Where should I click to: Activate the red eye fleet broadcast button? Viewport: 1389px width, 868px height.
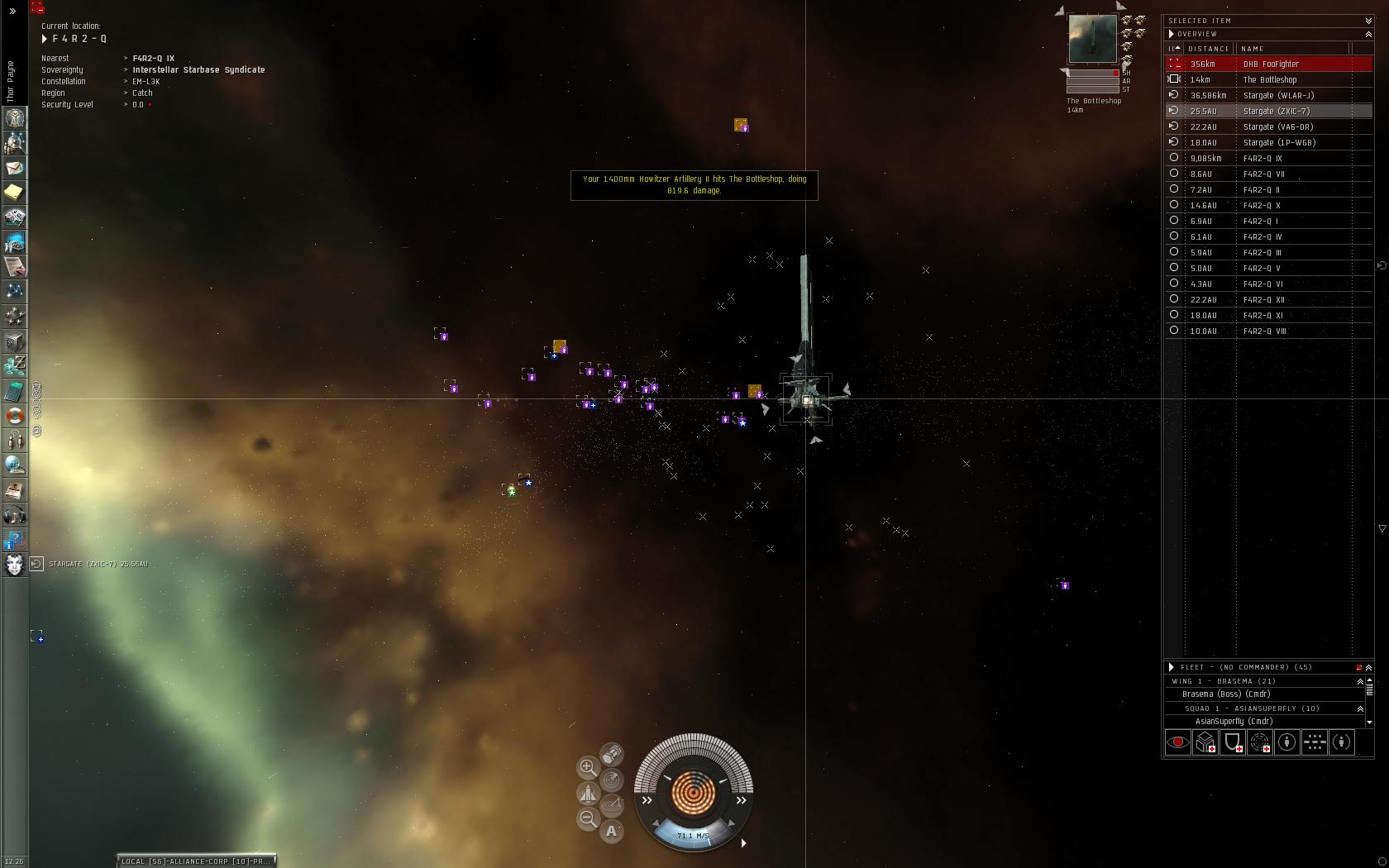click(1177, 742)
